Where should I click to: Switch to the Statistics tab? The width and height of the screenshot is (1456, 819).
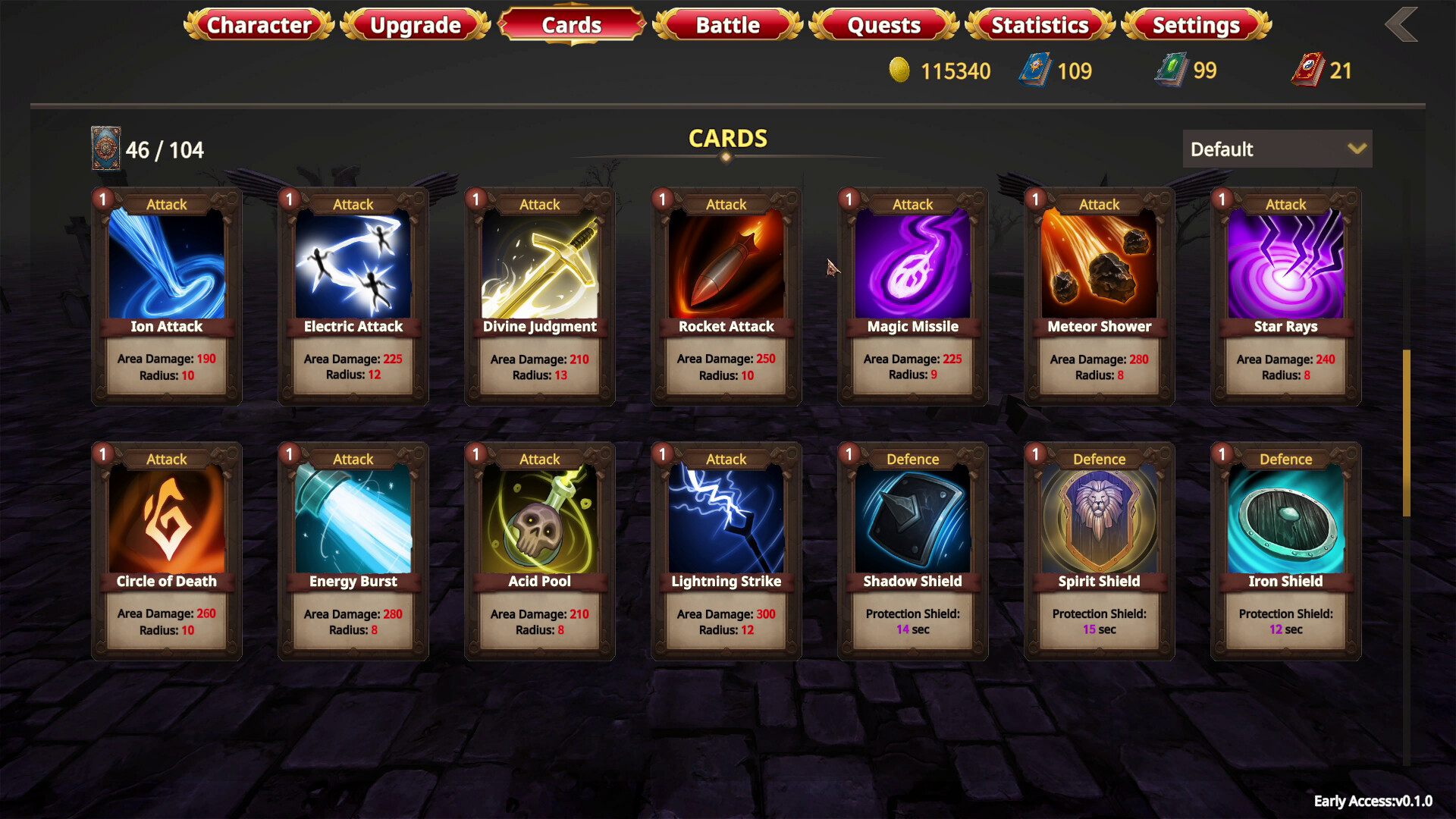click(x=1039, y=25)
